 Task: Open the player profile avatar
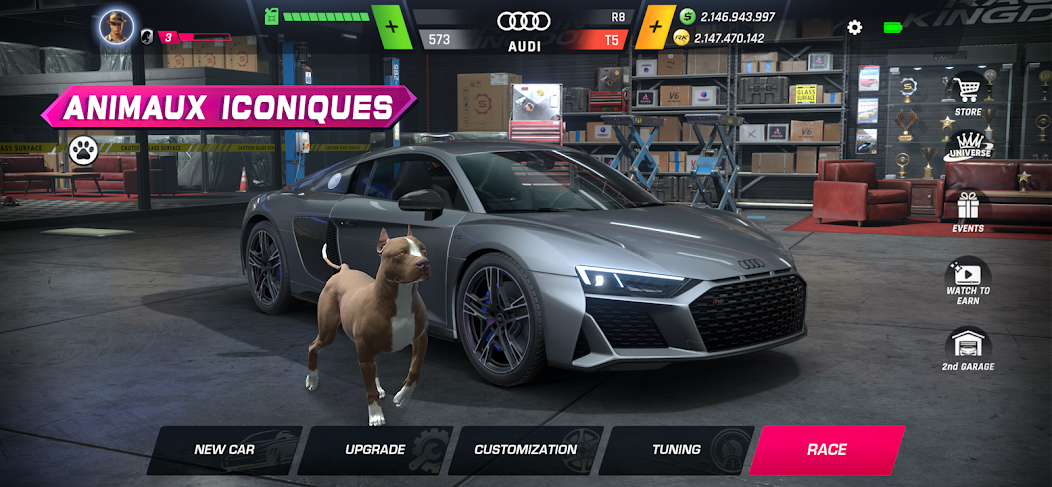[116, 26]
